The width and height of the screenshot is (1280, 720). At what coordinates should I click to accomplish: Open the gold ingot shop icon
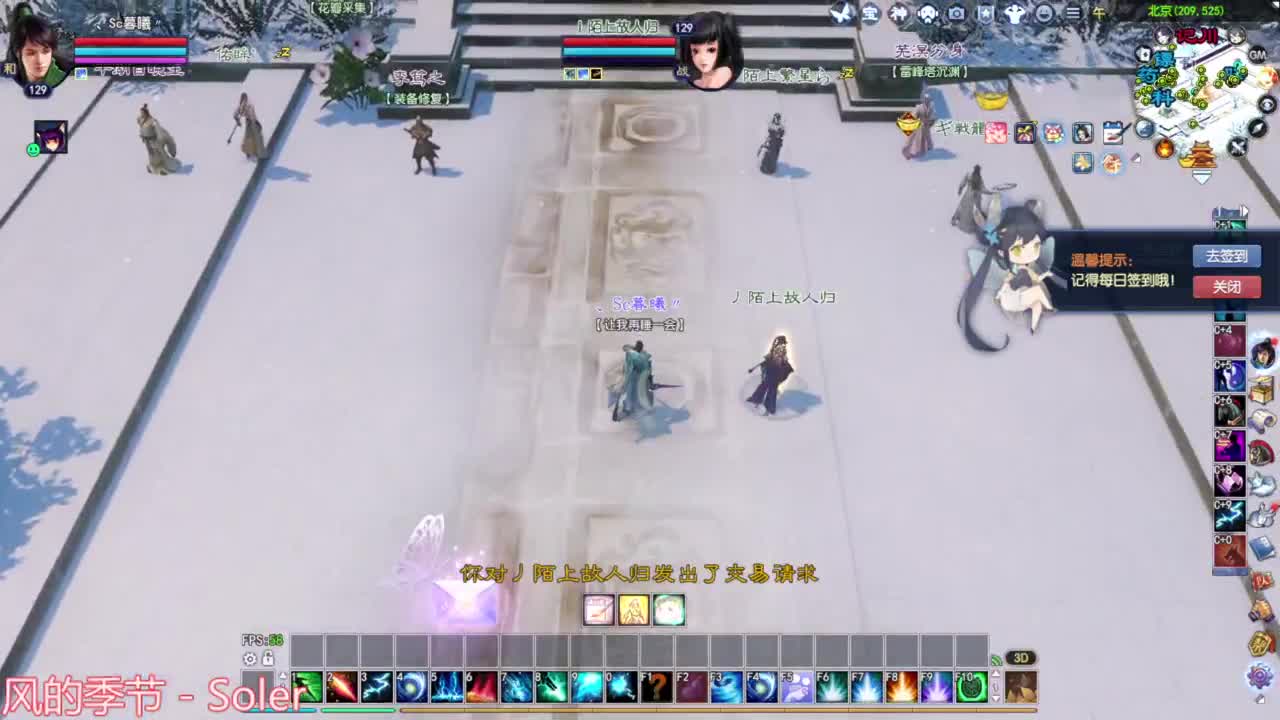[1198, 155]
